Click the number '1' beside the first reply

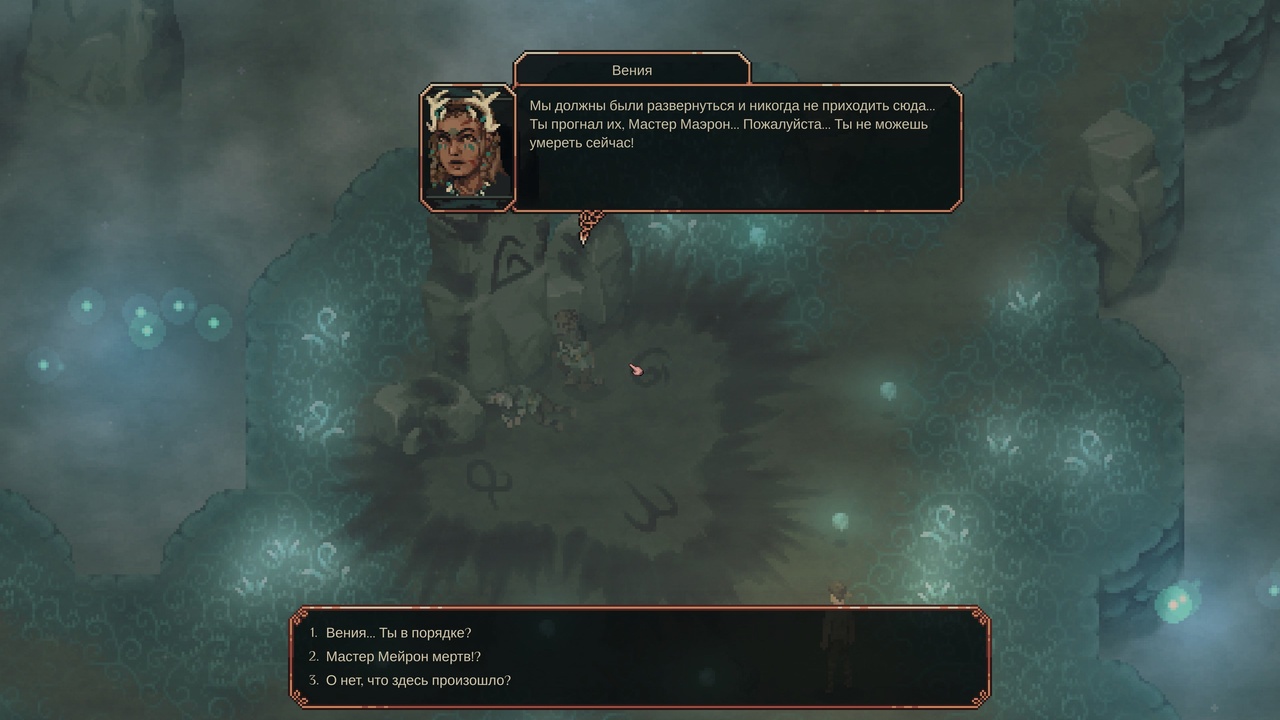[312, 632]
